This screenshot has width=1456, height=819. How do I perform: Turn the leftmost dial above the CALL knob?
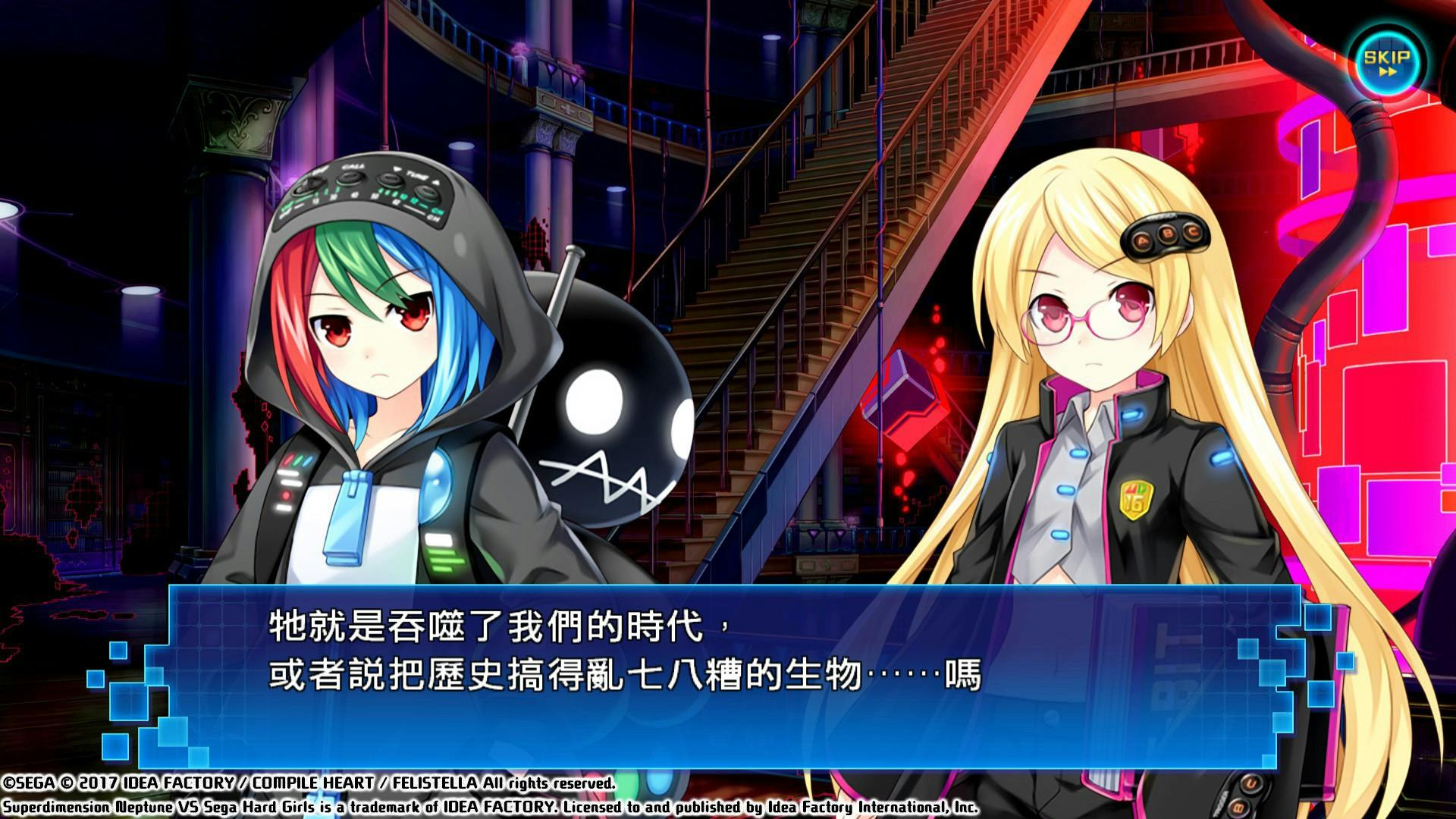point(310,183)
